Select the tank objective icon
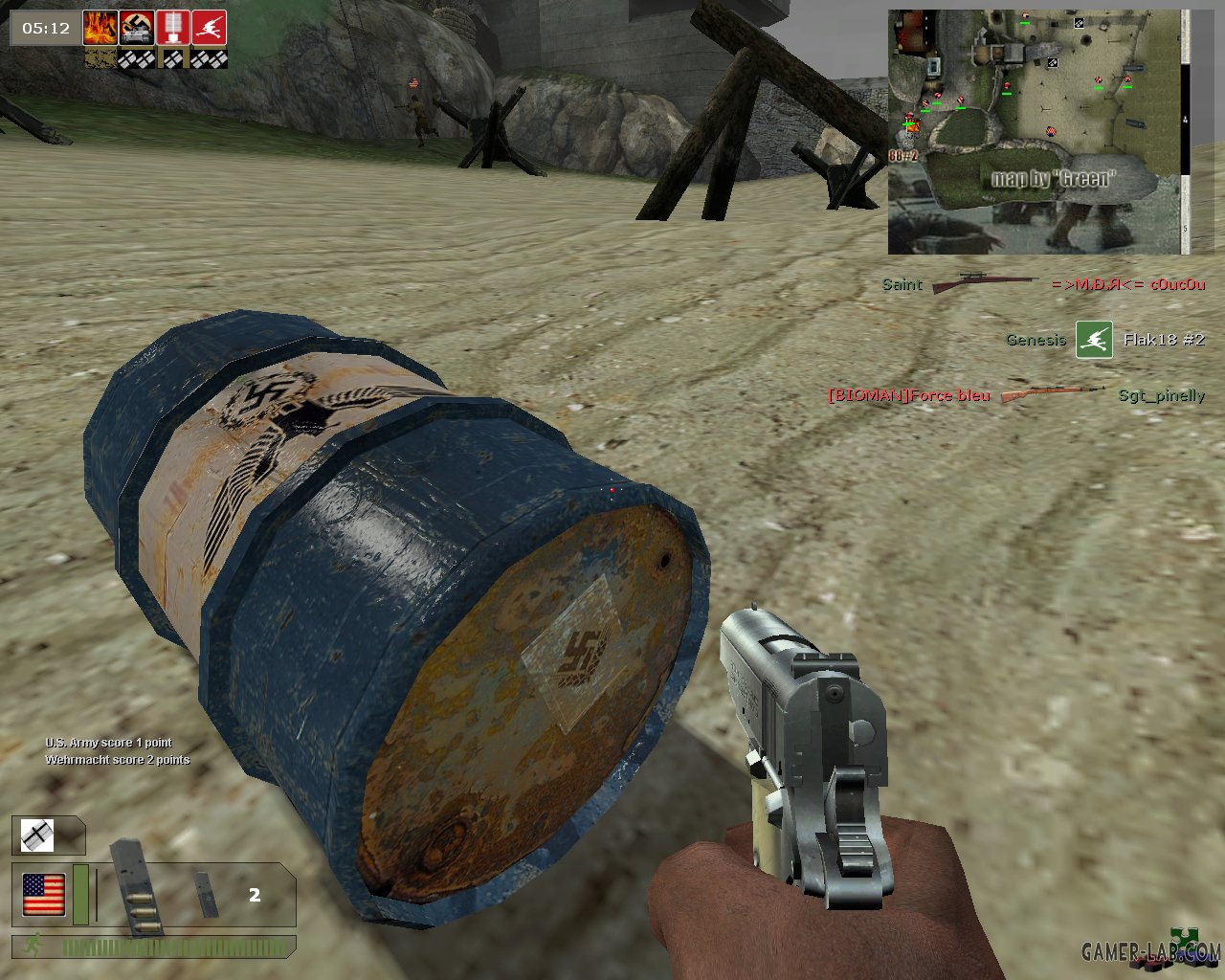1225x980 pixels. click(137, 28)
